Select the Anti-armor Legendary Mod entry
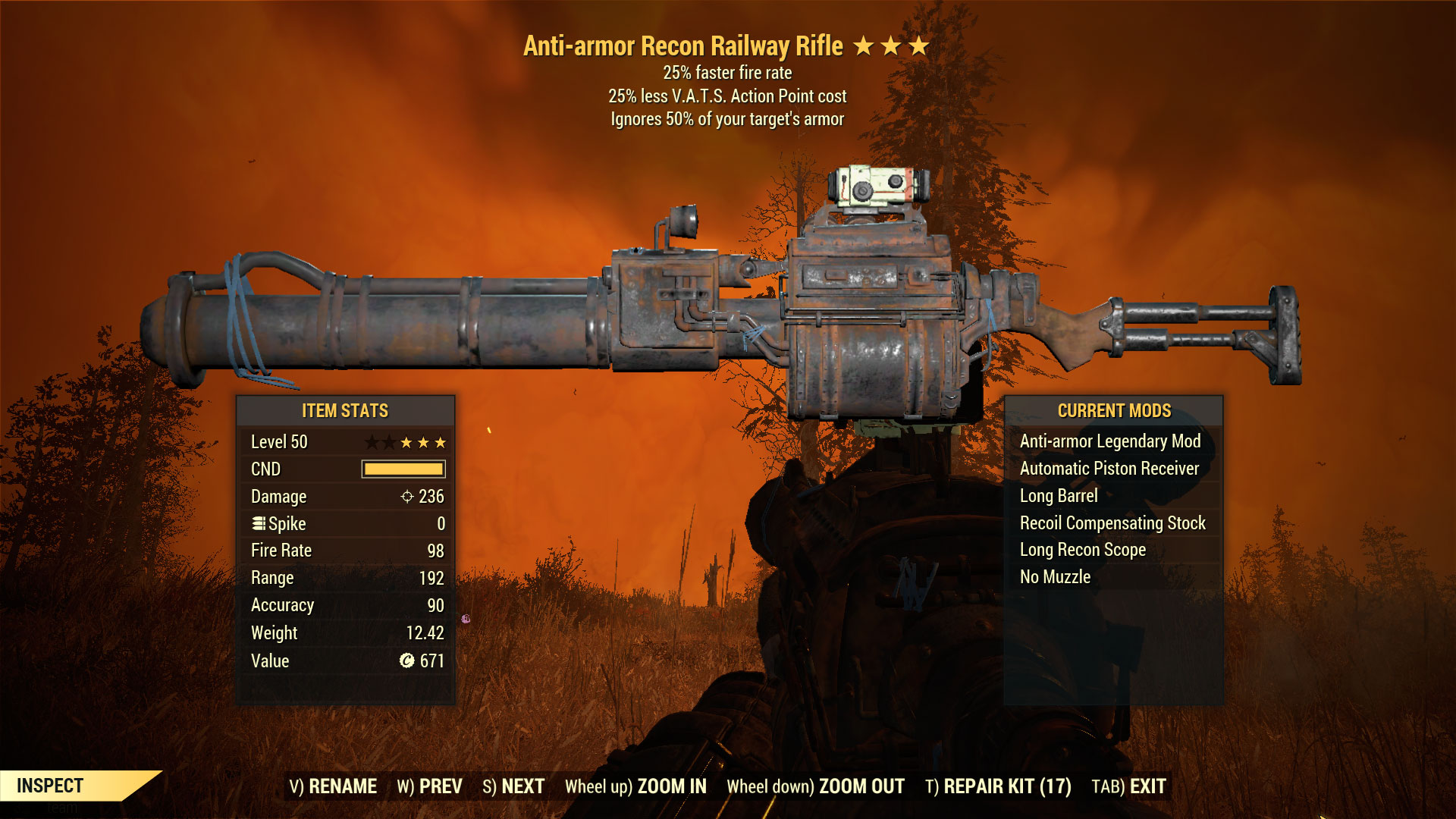 (1109, 441)
